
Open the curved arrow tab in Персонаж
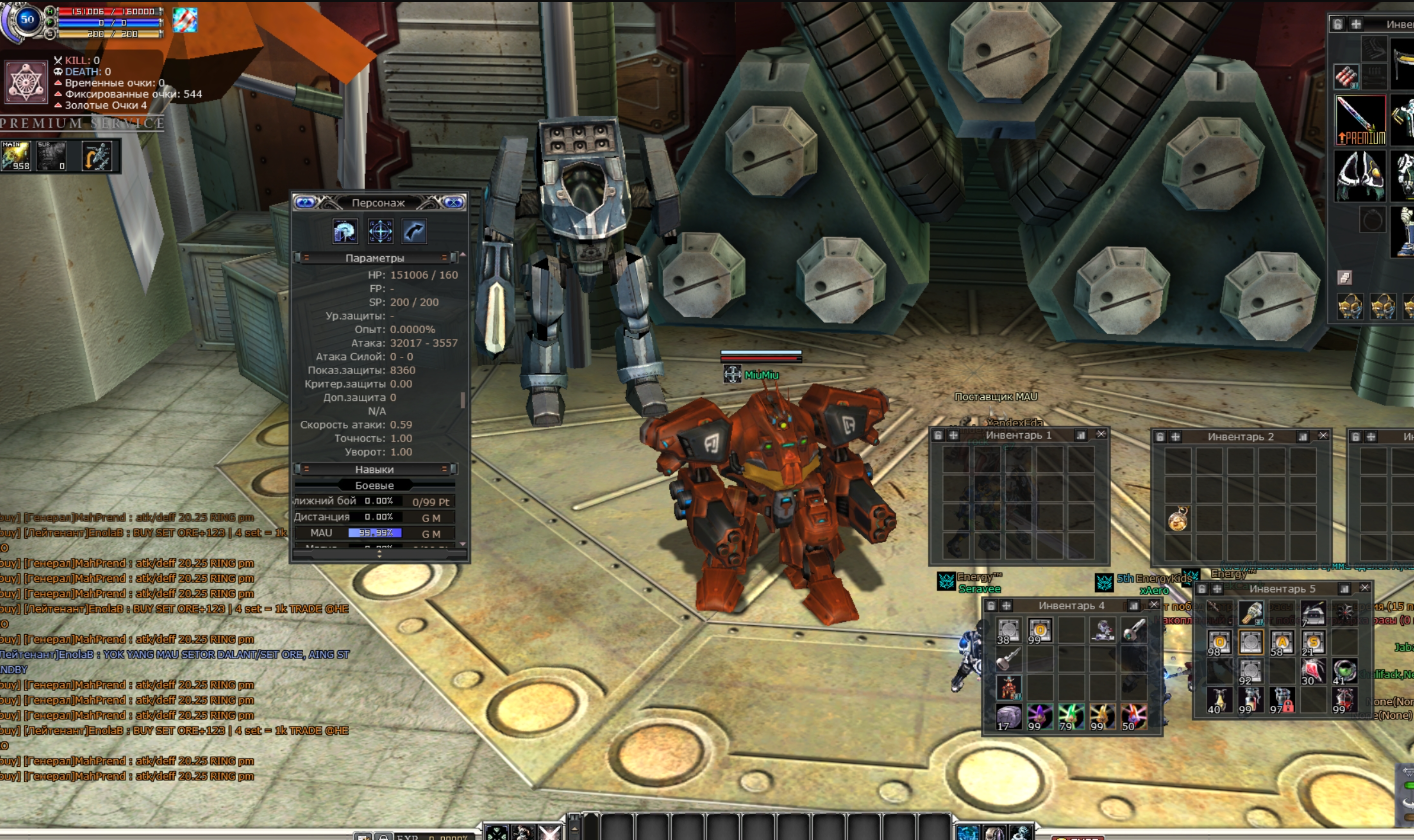click(x=414, y=232)
